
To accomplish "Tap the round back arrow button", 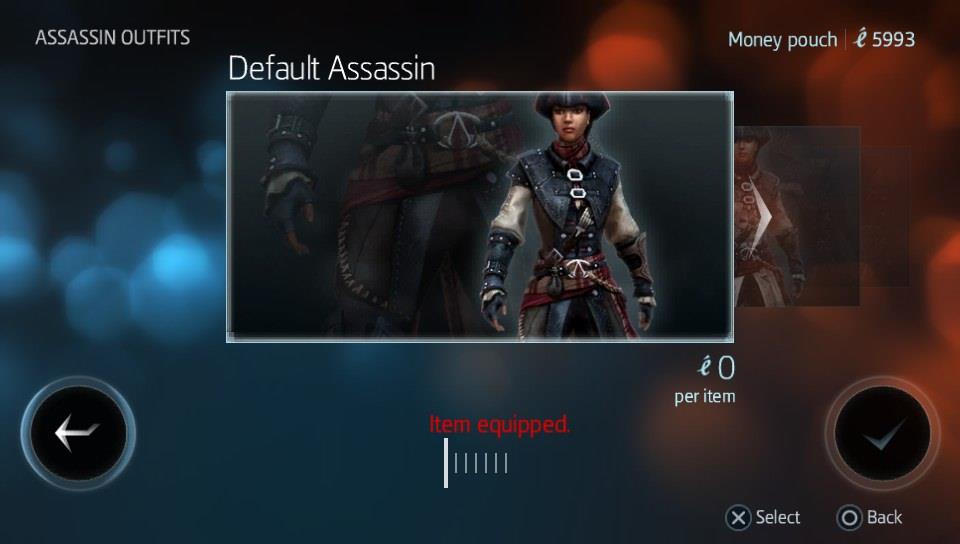I will click(78, 433).
